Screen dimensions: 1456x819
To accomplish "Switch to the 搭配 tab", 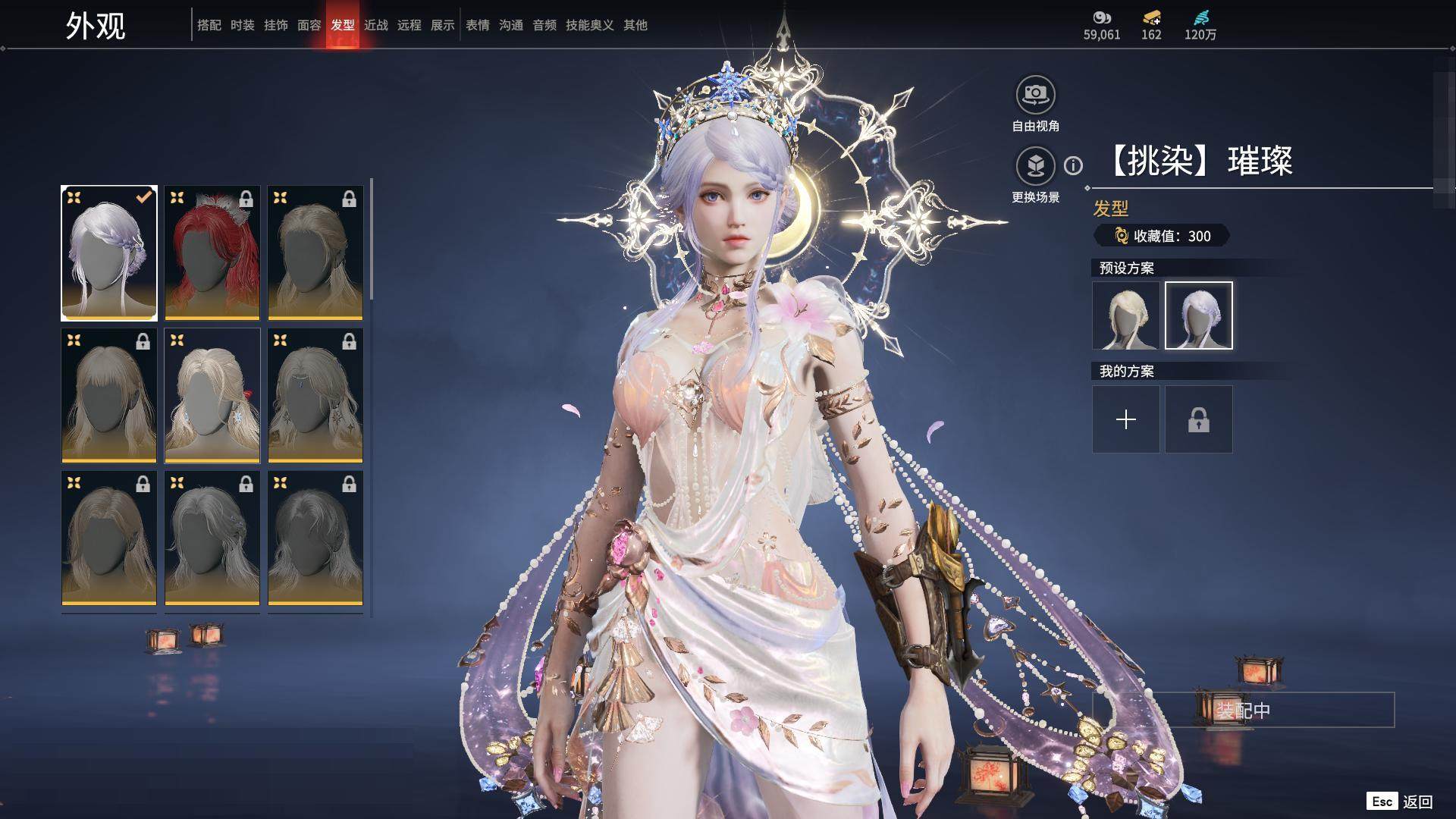I will [209, 25].
